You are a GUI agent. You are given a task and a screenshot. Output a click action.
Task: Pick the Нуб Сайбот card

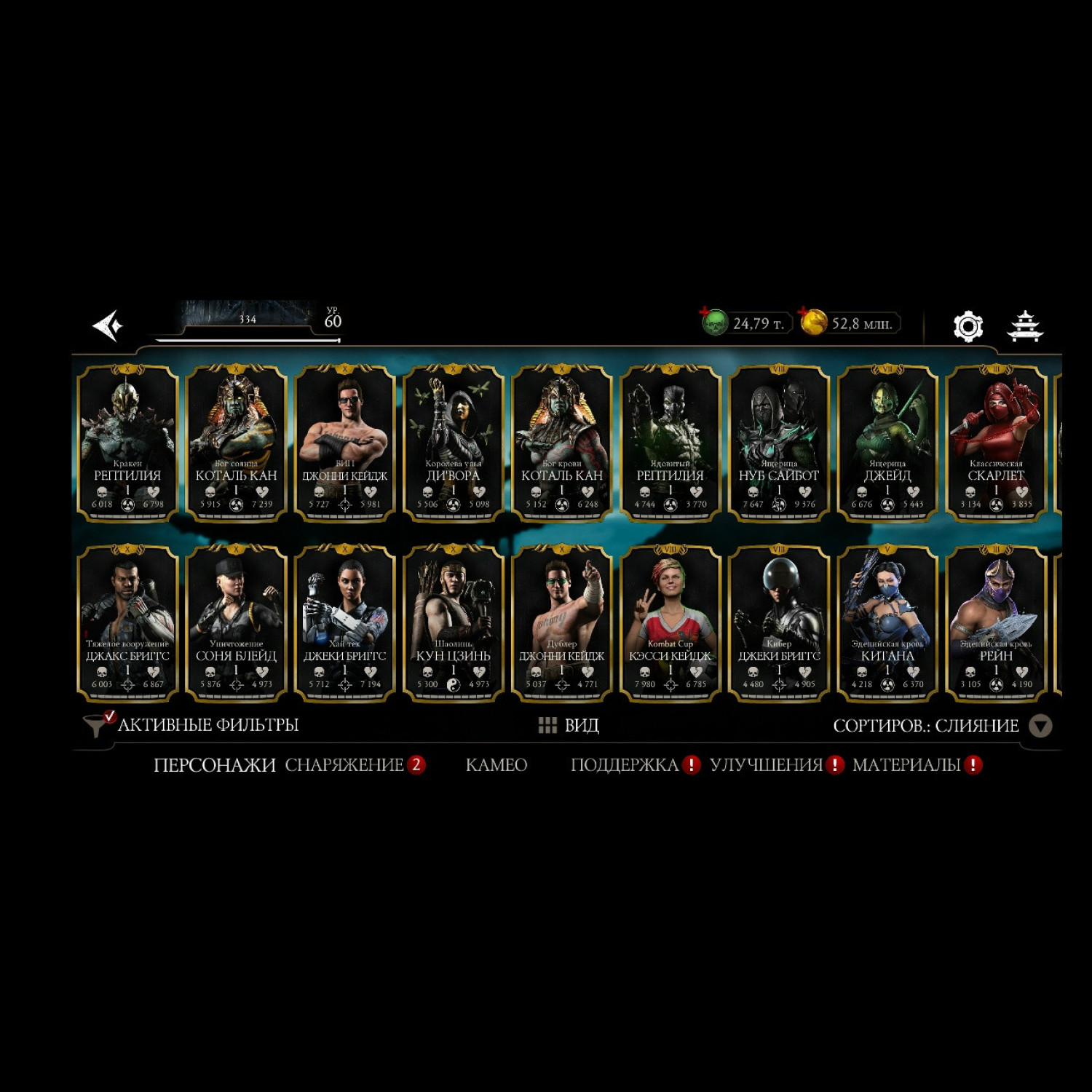778,443
